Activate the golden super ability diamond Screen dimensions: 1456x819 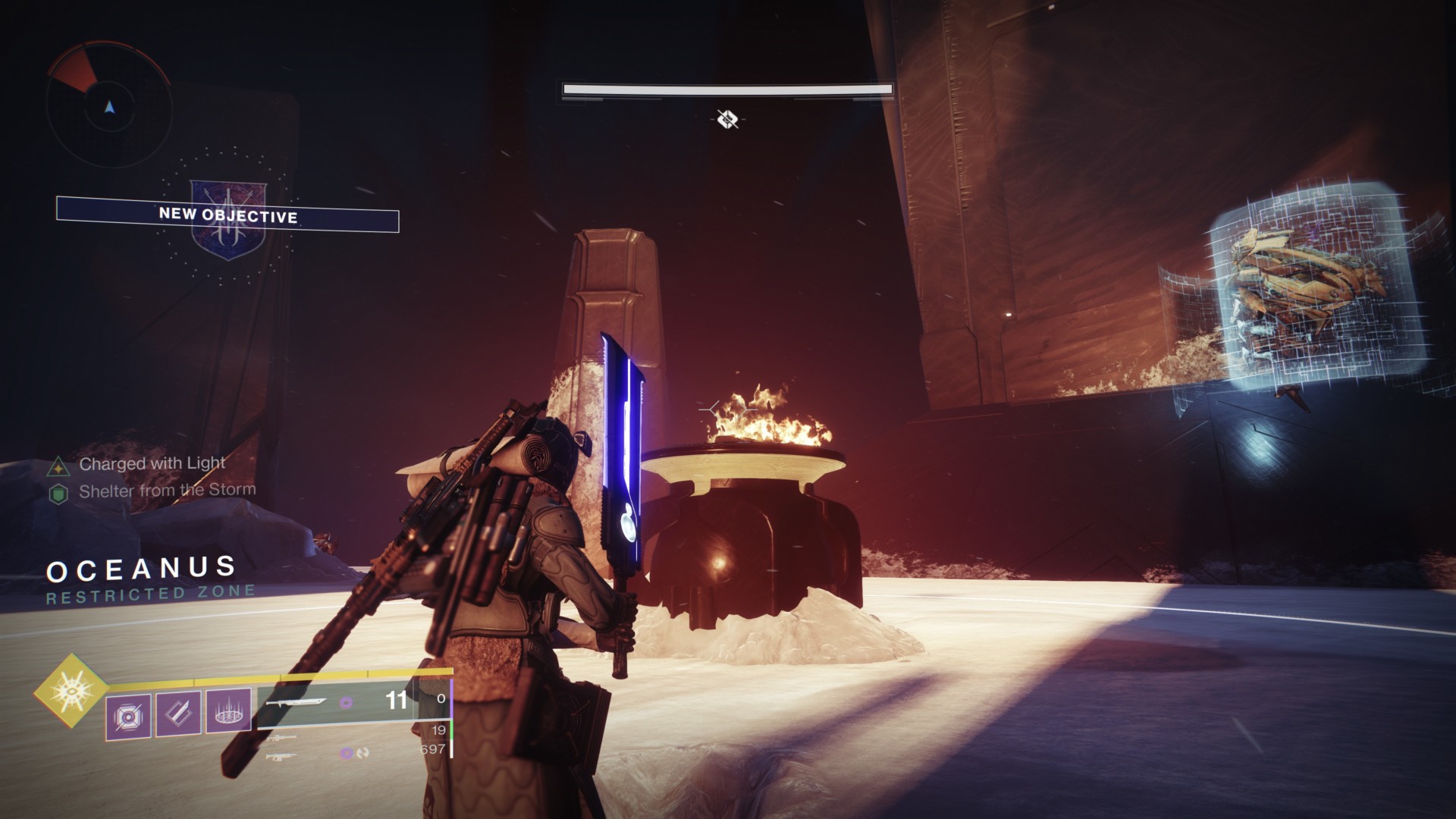(72, 690)
